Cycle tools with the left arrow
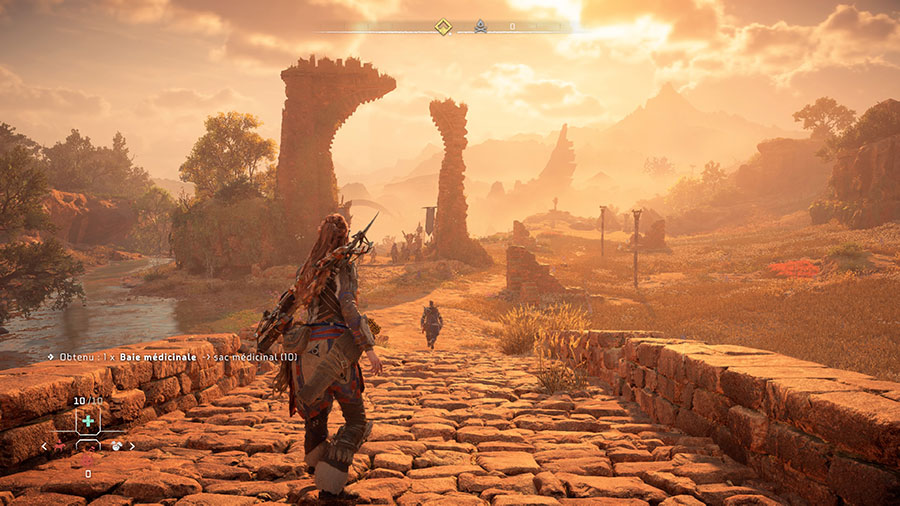This screenshot has width=900, height=506. point(44,447)
